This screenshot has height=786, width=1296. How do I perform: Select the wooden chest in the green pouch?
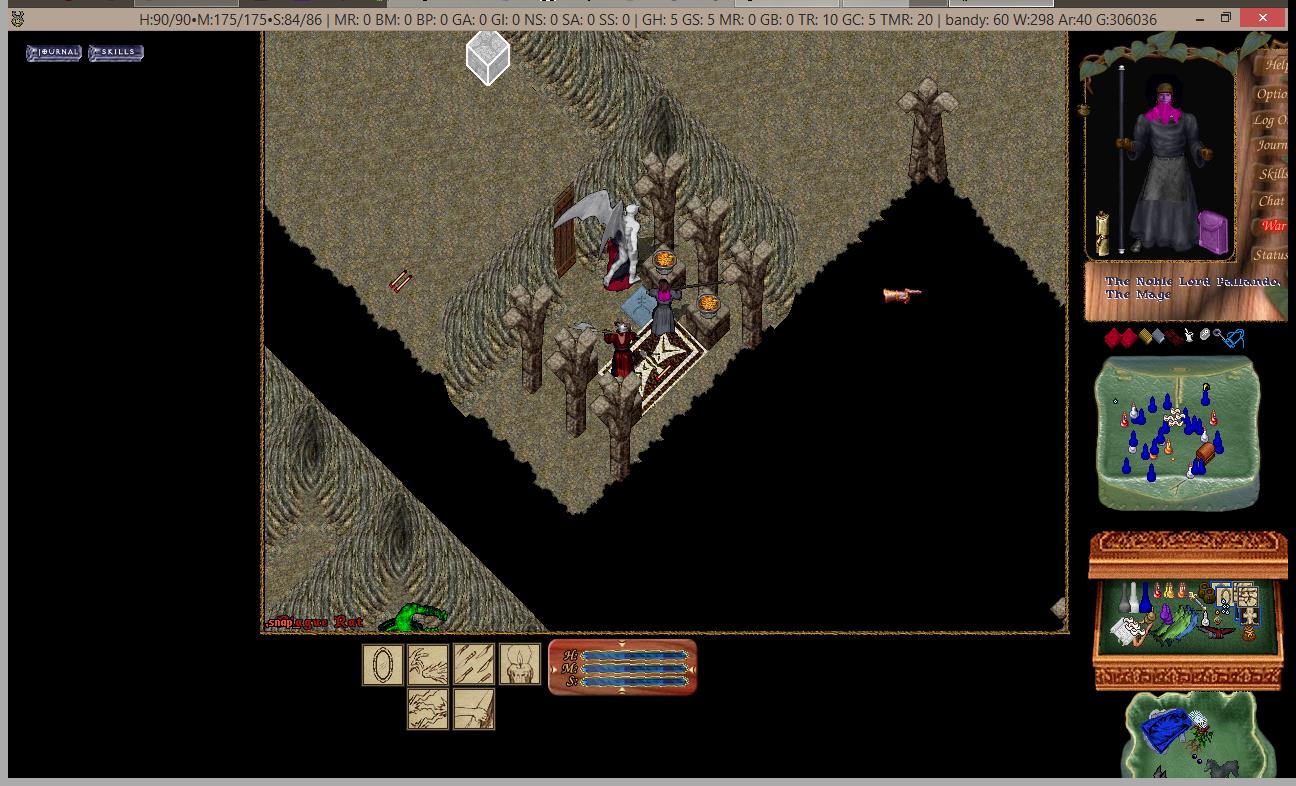1205,455
